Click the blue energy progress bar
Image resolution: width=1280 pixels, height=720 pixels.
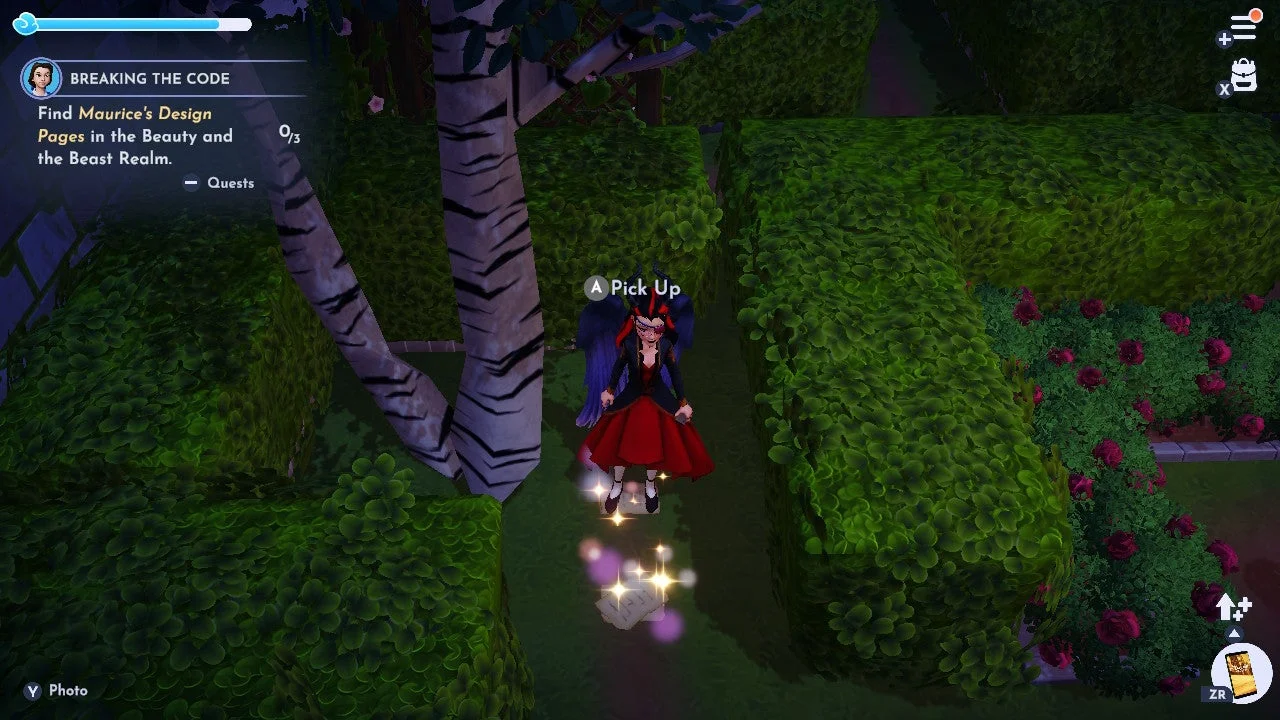pyautogui.click(x=140, y=23)
